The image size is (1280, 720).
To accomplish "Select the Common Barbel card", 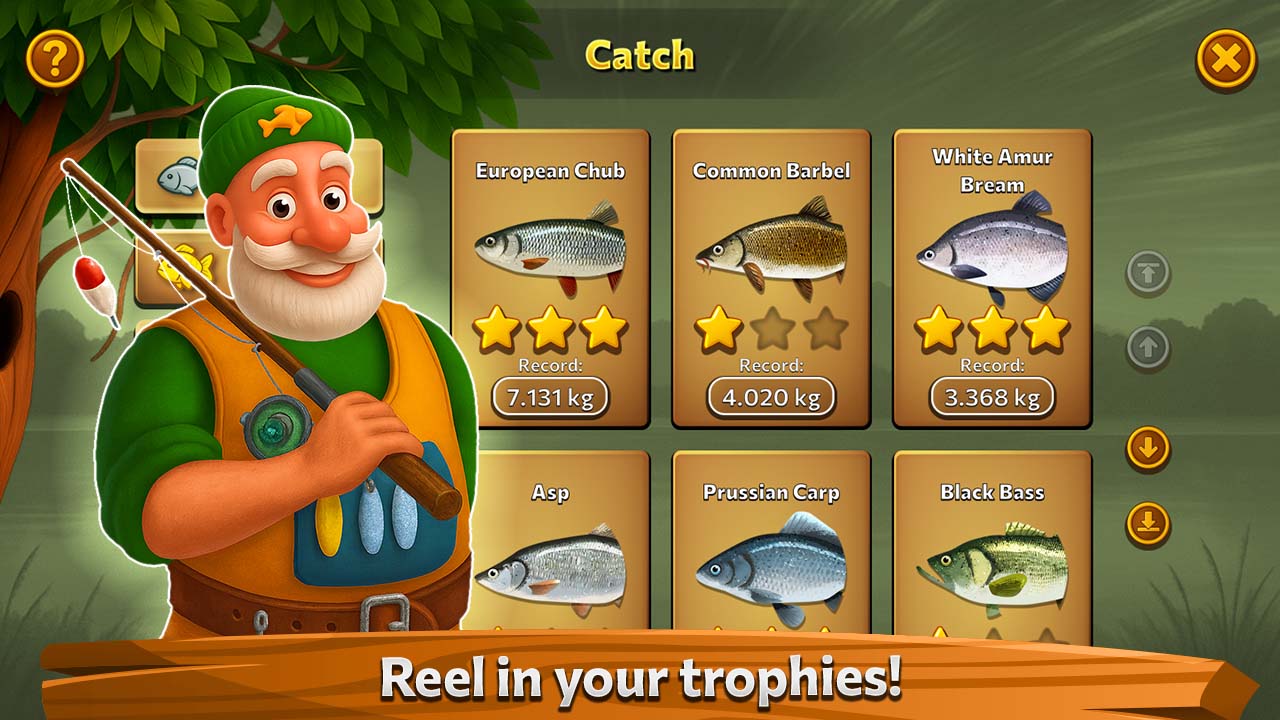I will pos(771,280).
